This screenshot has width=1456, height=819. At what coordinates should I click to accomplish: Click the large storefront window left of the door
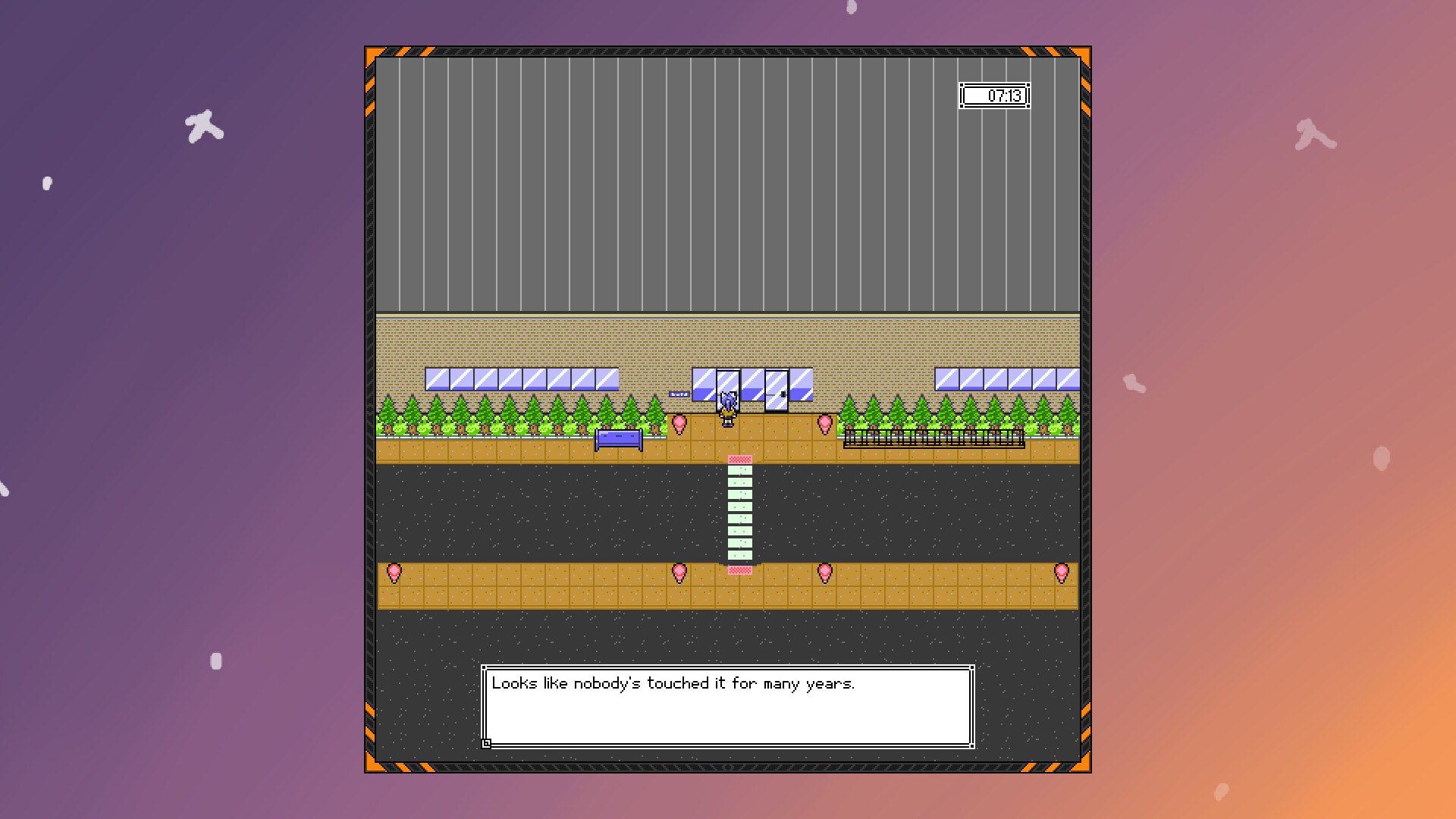pos(703,384)
